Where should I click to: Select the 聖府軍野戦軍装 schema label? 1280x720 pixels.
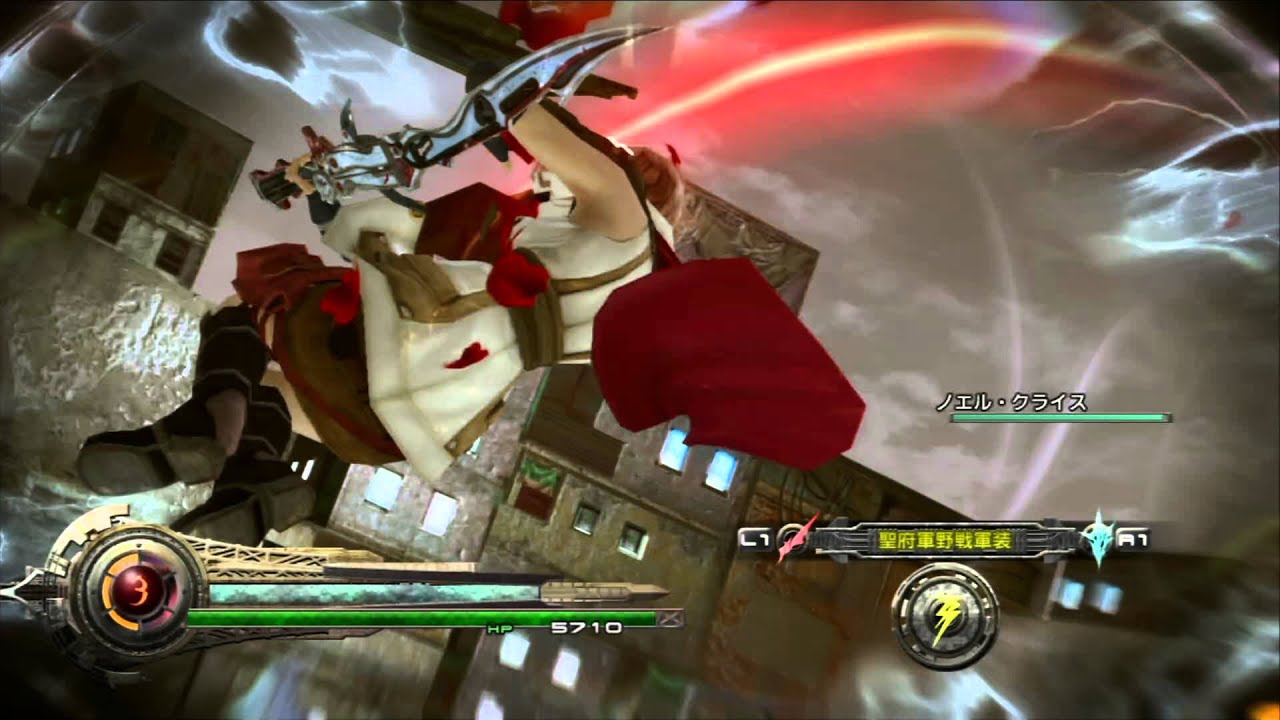click(x=944, y=539)
